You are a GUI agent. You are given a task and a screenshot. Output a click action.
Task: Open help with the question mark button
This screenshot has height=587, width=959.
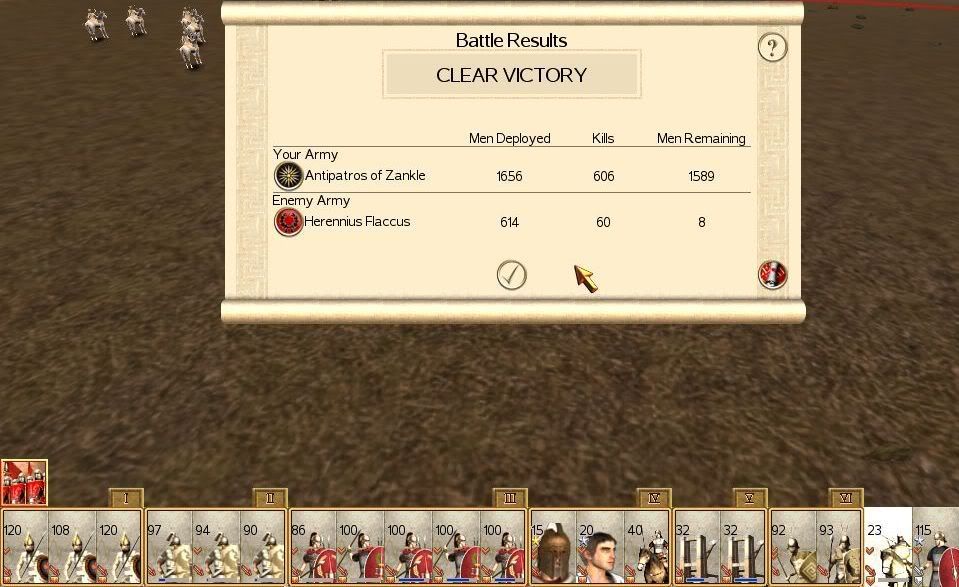point(772,47)
